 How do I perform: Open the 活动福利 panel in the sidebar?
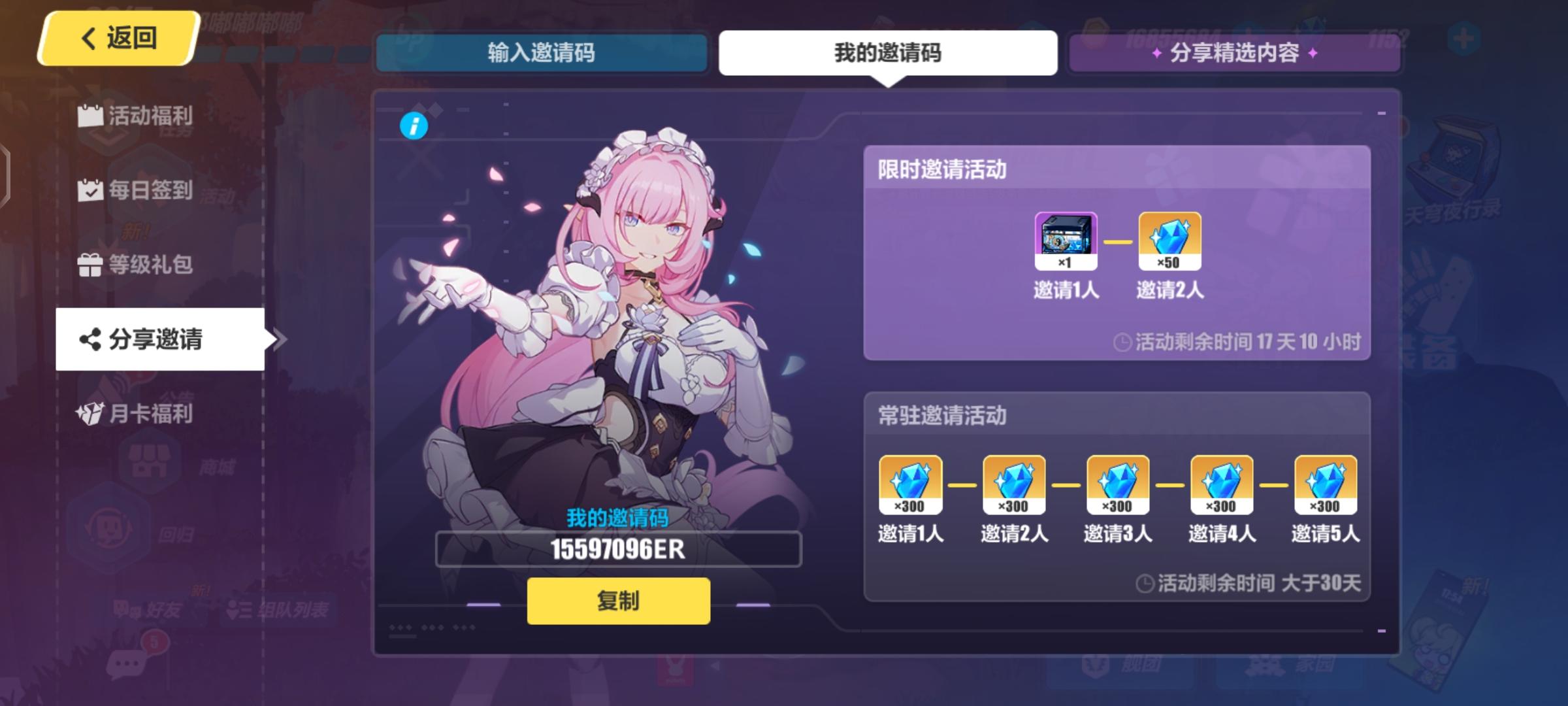[134, 116]
